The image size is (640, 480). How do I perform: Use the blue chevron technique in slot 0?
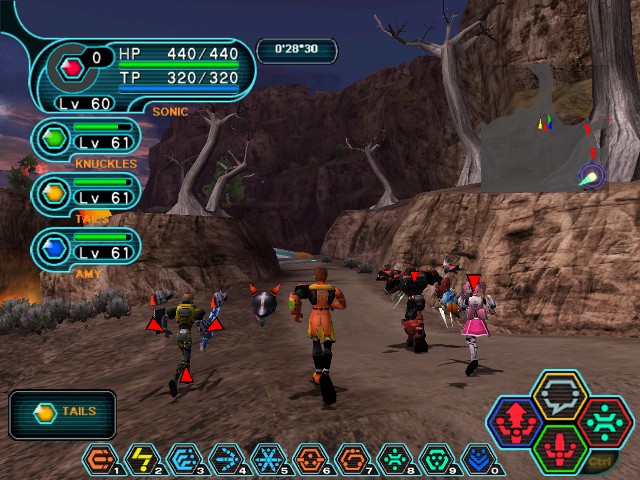[476, 459]
